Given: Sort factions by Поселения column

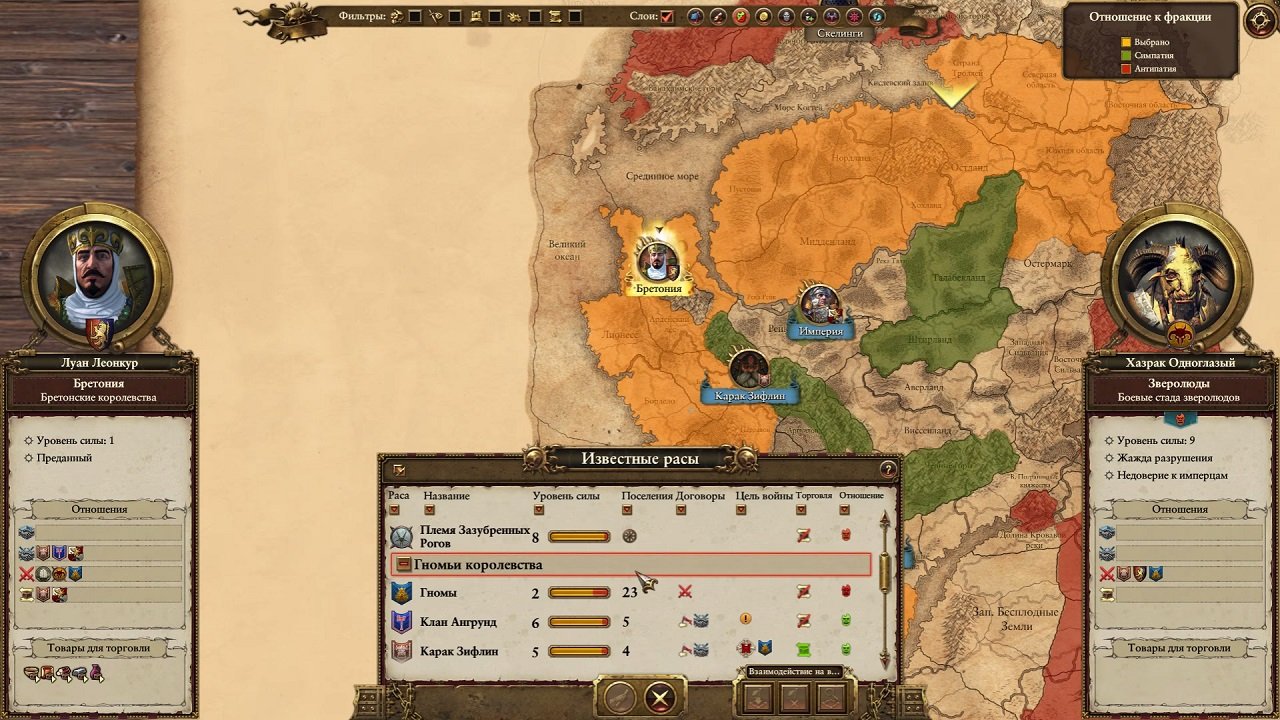Looking at the screenshot, I should click(628, 510).
